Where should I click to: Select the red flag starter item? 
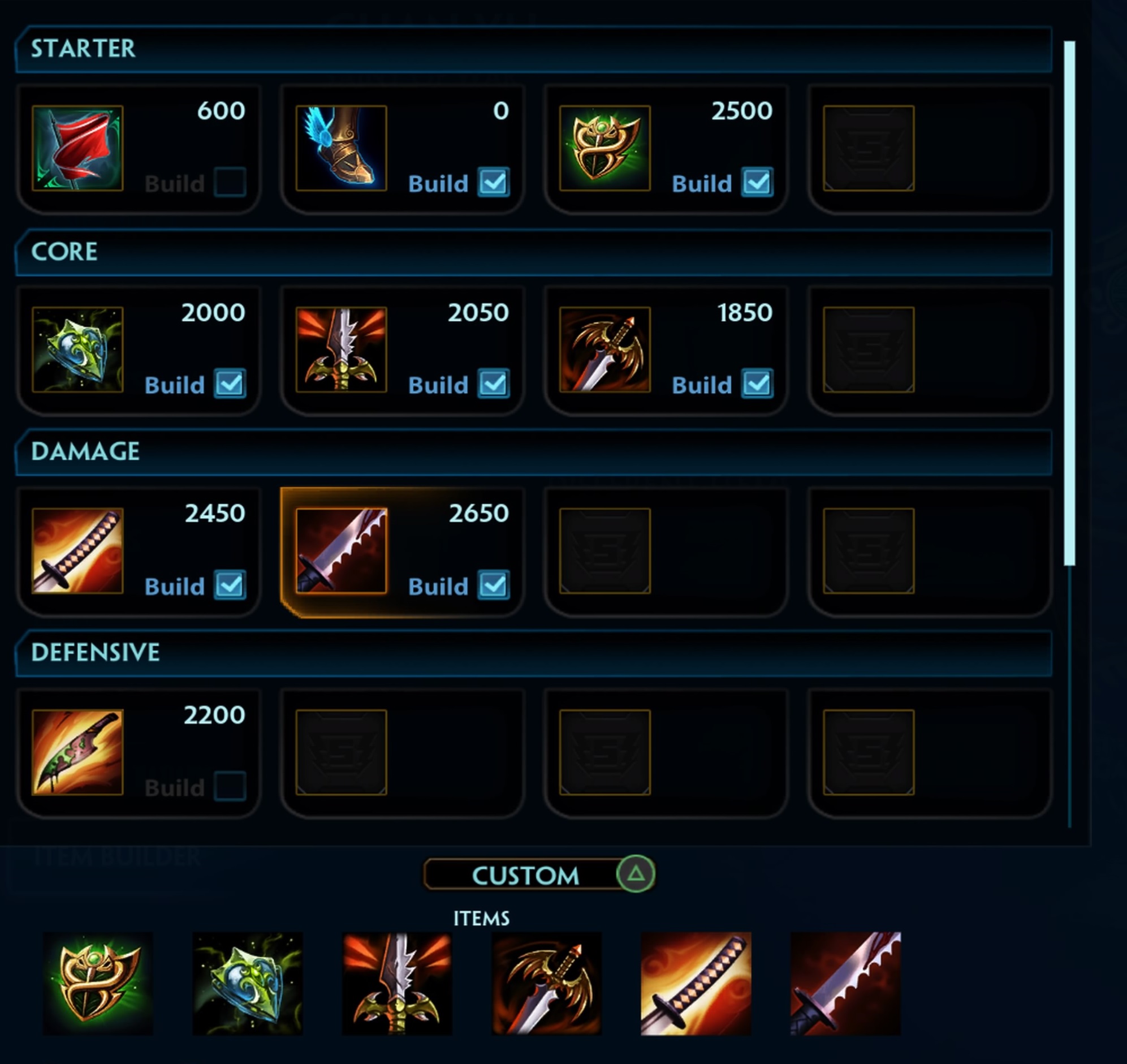point(77,148)
